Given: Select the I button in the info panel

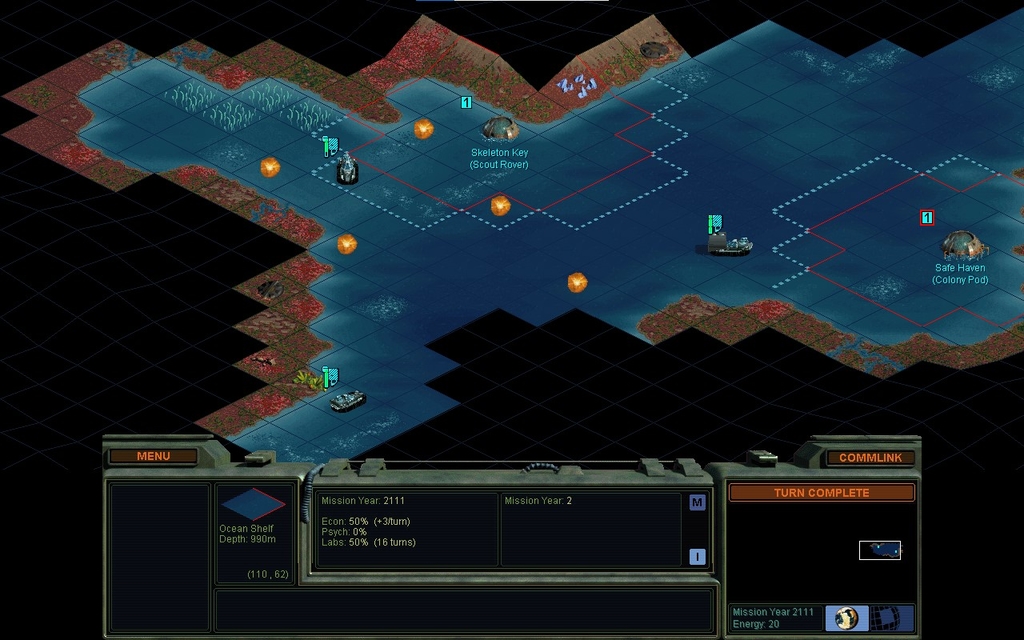Looking at the screenshot, I should click(x=697, y=557).
